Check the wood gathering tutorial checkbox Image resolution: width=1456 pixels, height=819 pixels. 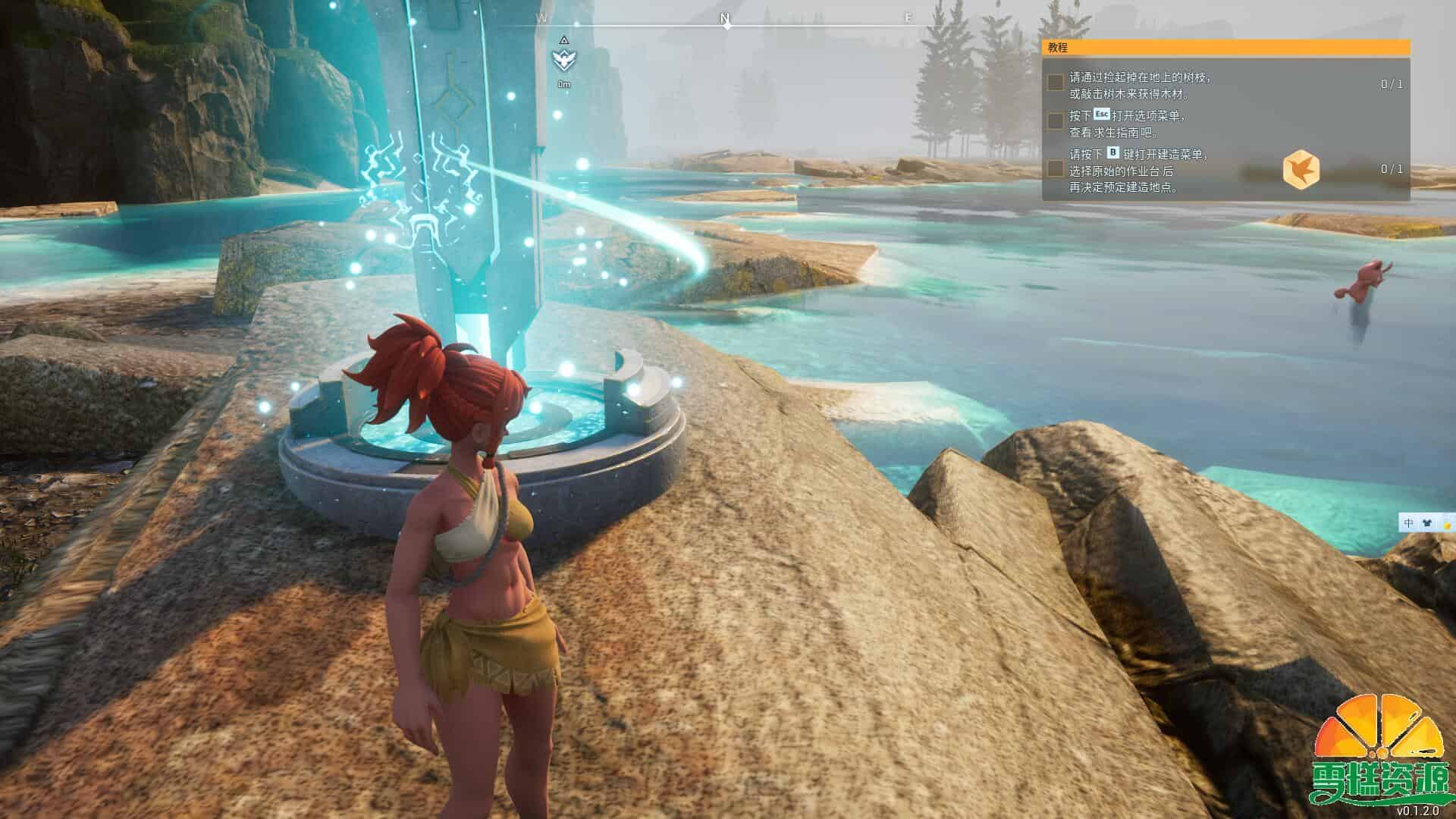pyautogui.click(x=1055, y=83)
